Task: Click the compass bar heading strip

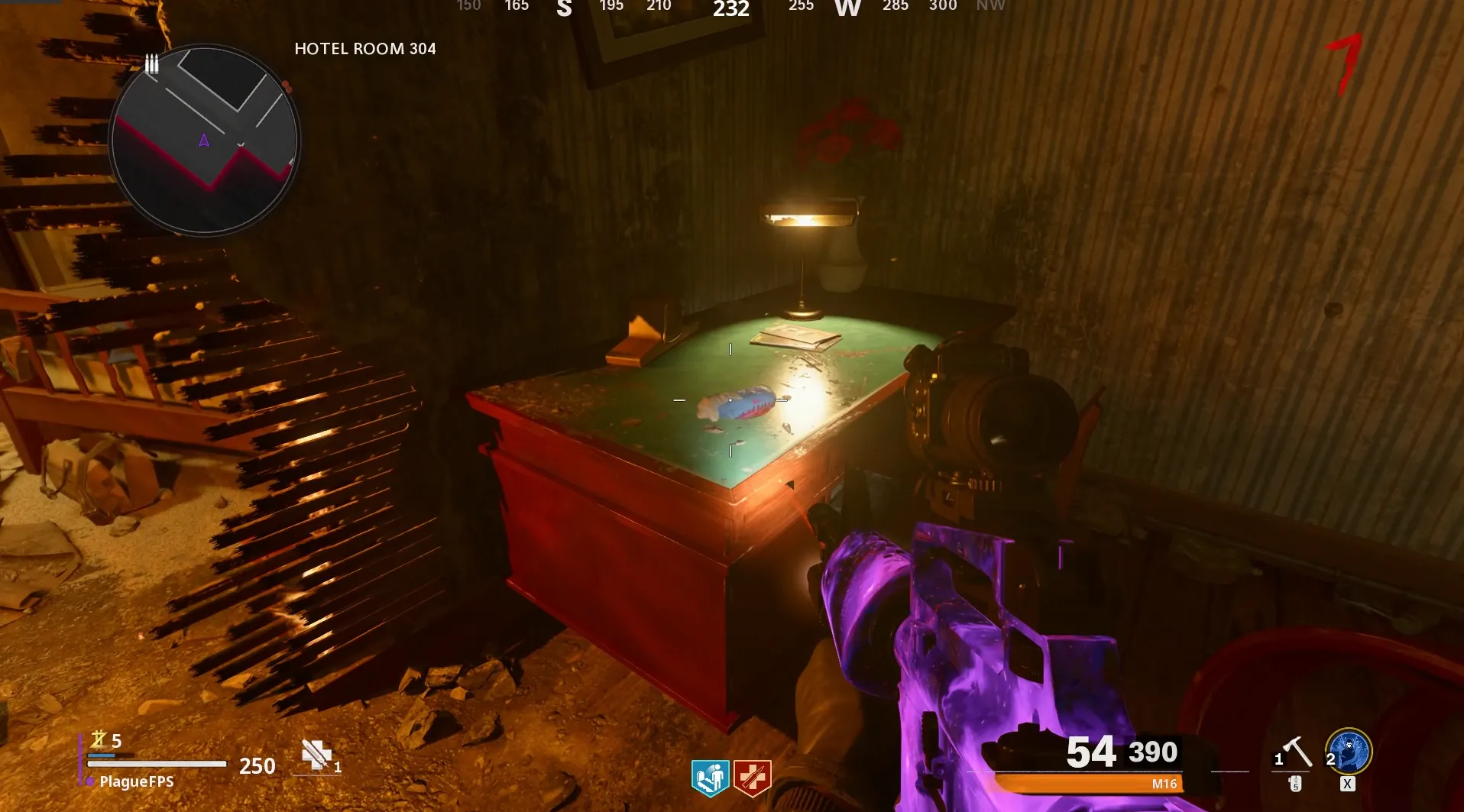Action: [x=730, y=8]
